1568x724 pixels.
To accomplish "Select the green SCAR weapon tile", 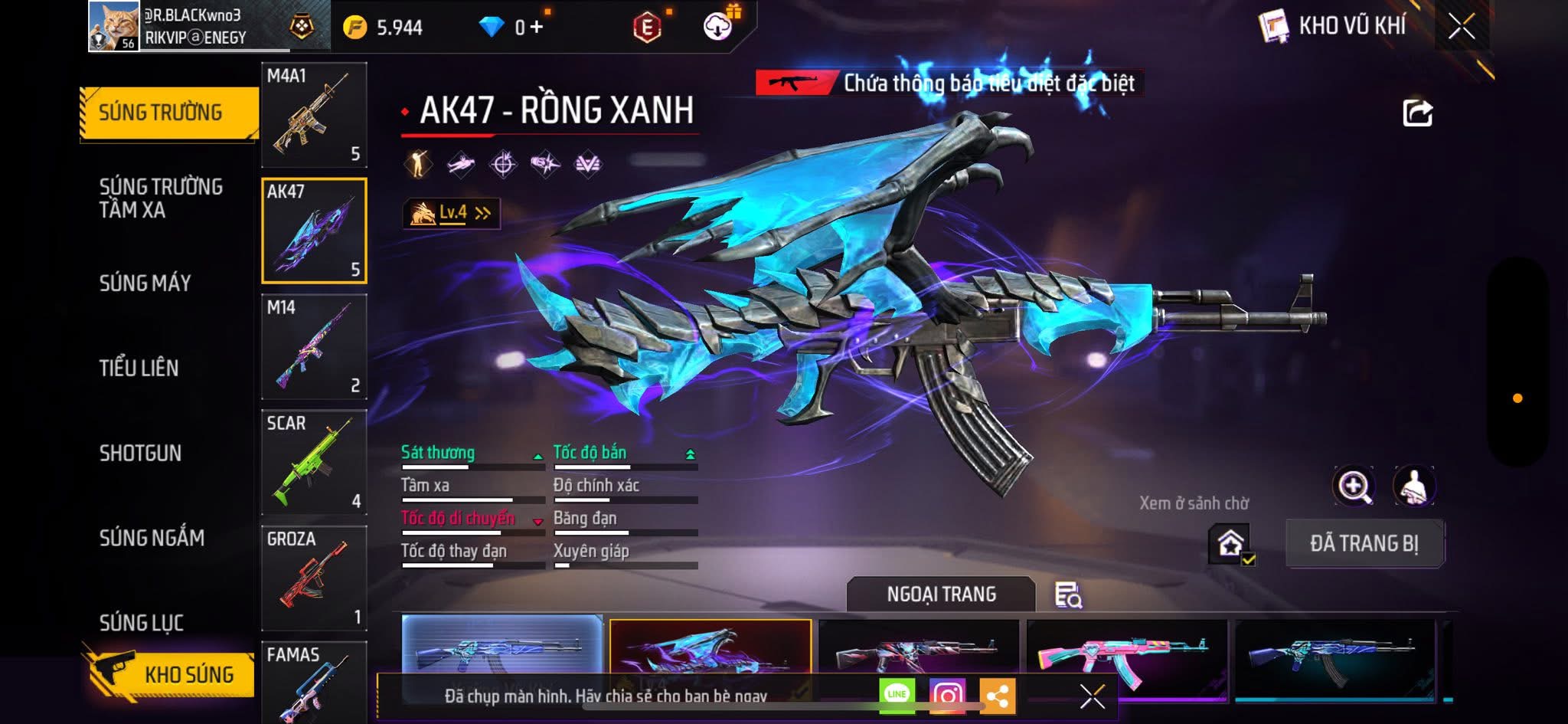I will click(314, 462).
